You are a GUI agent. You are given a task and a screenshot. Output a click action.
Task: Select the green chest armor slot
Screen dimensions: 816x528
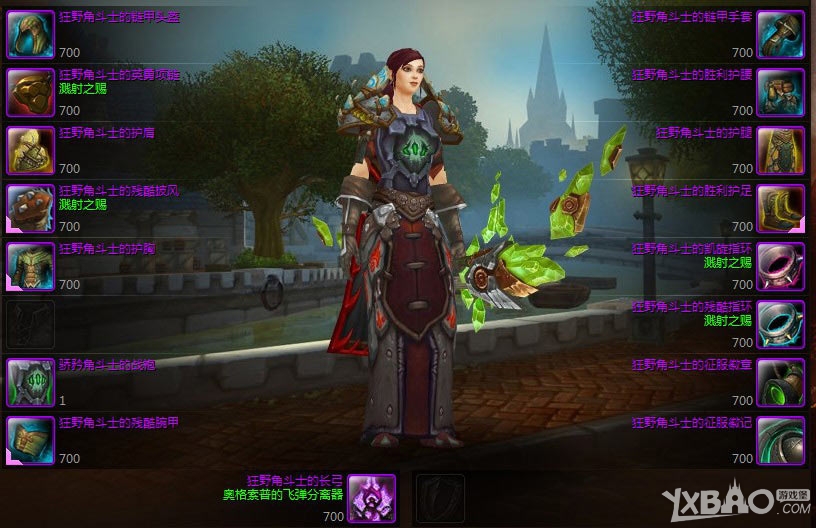(31, 266)
